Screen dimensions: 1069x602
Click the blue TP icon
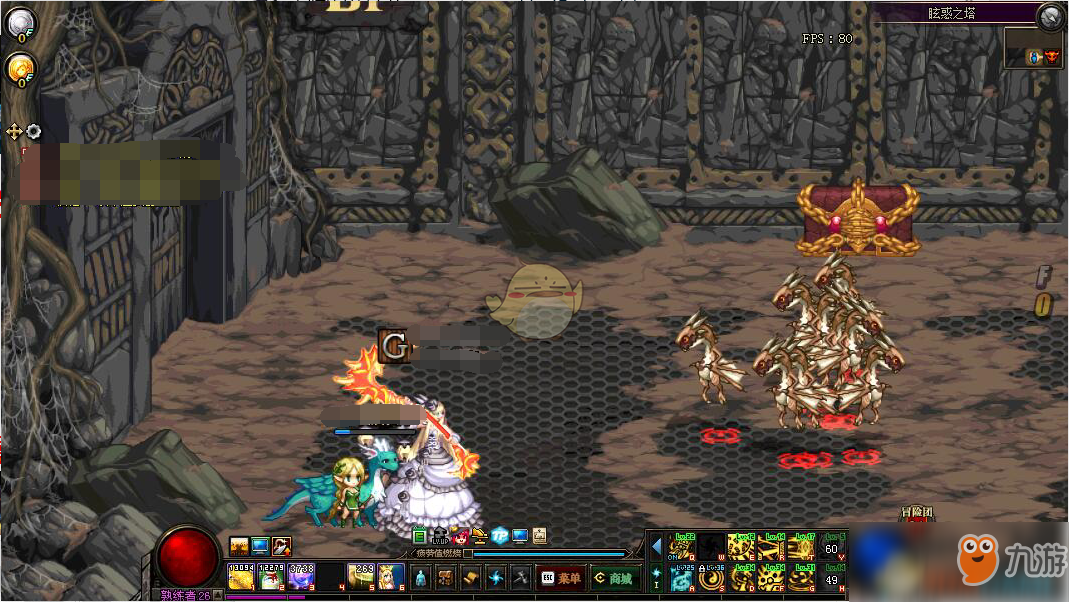500,536
